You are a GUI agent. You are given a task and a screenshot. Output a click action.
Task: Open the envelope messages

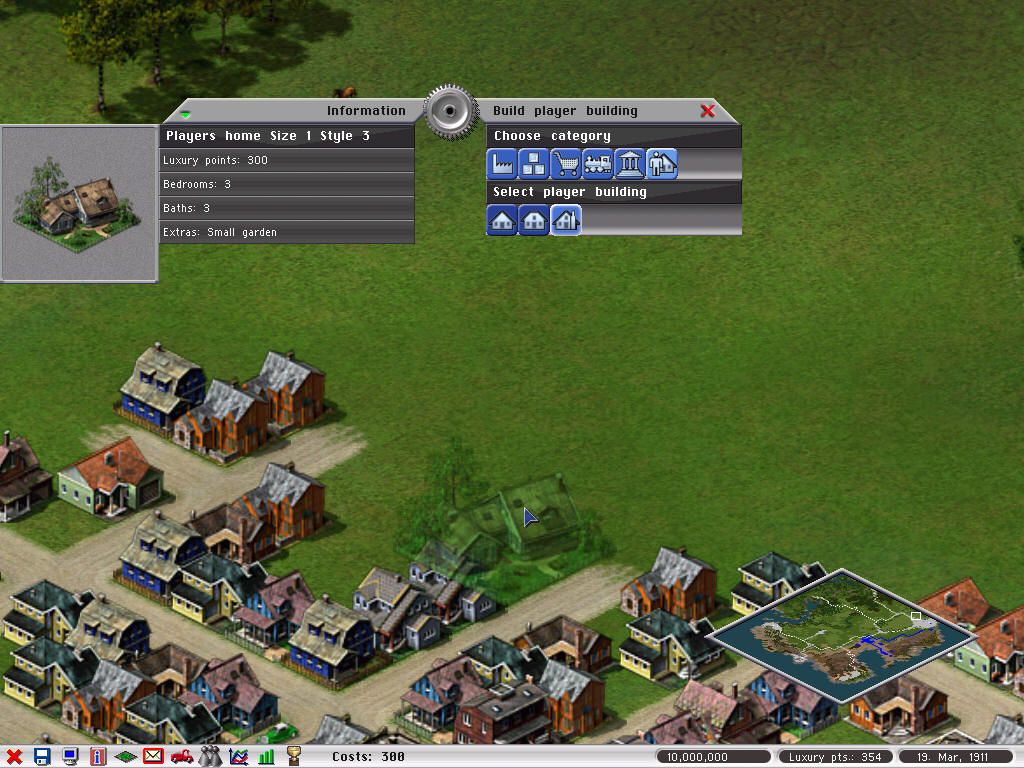pyautogui.click(x=153, y=757)
